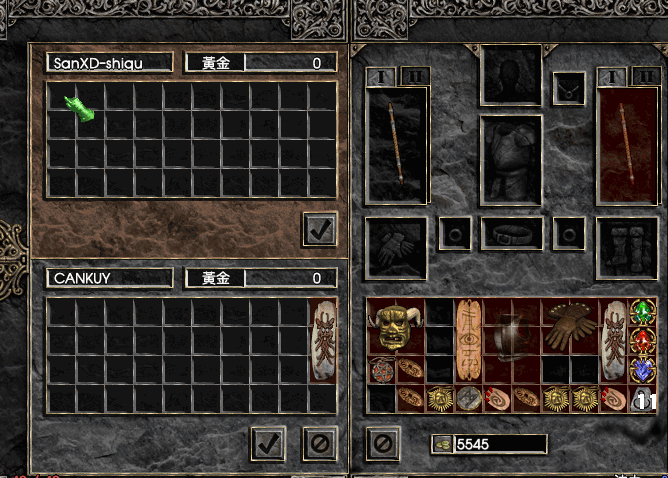Screen dimensions: 668x478
Task: Pick the blue gem in the inventory
Action: 642,370
